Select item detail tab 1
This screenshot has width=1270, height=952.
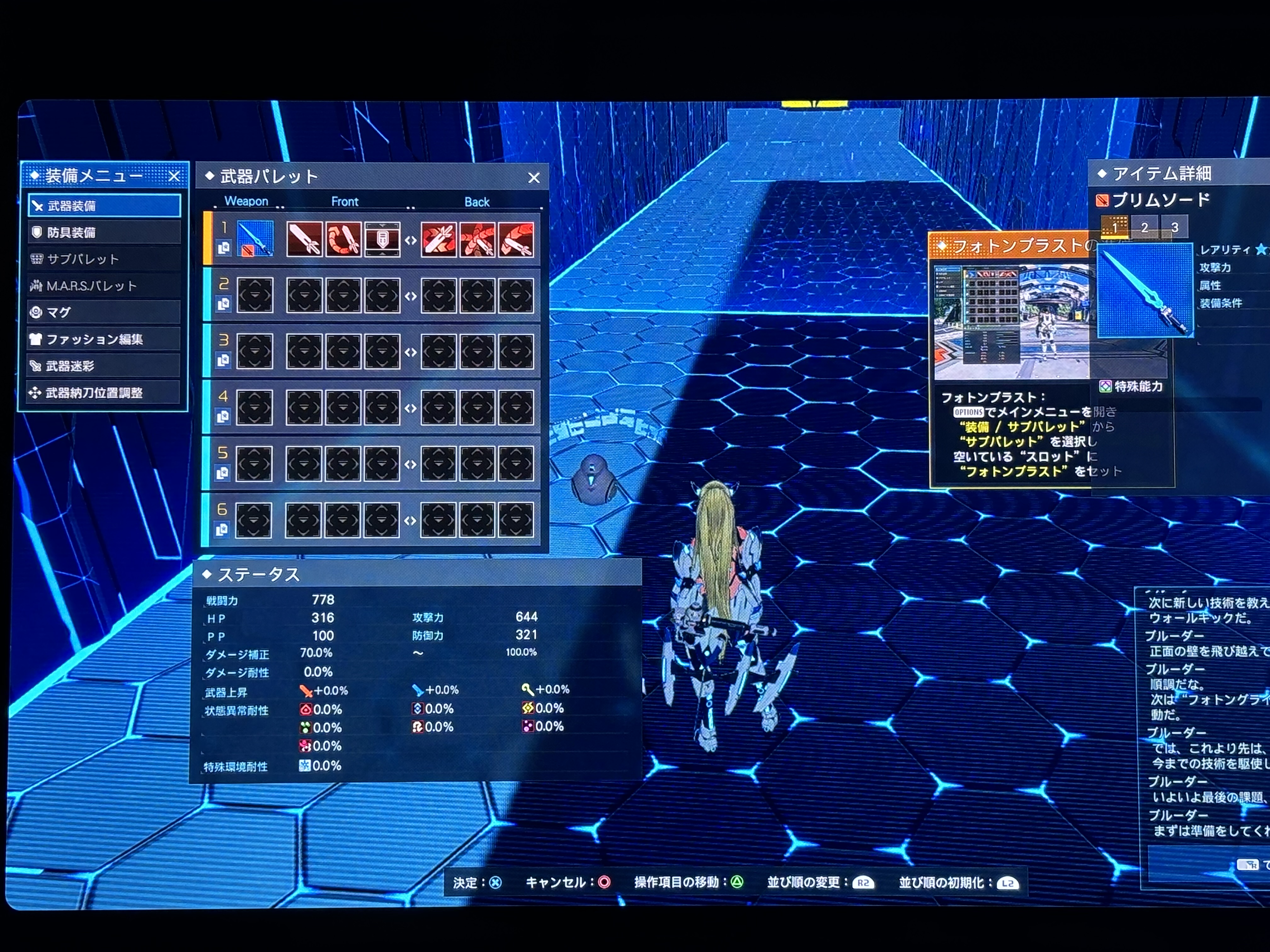(x=1114, y=227)
